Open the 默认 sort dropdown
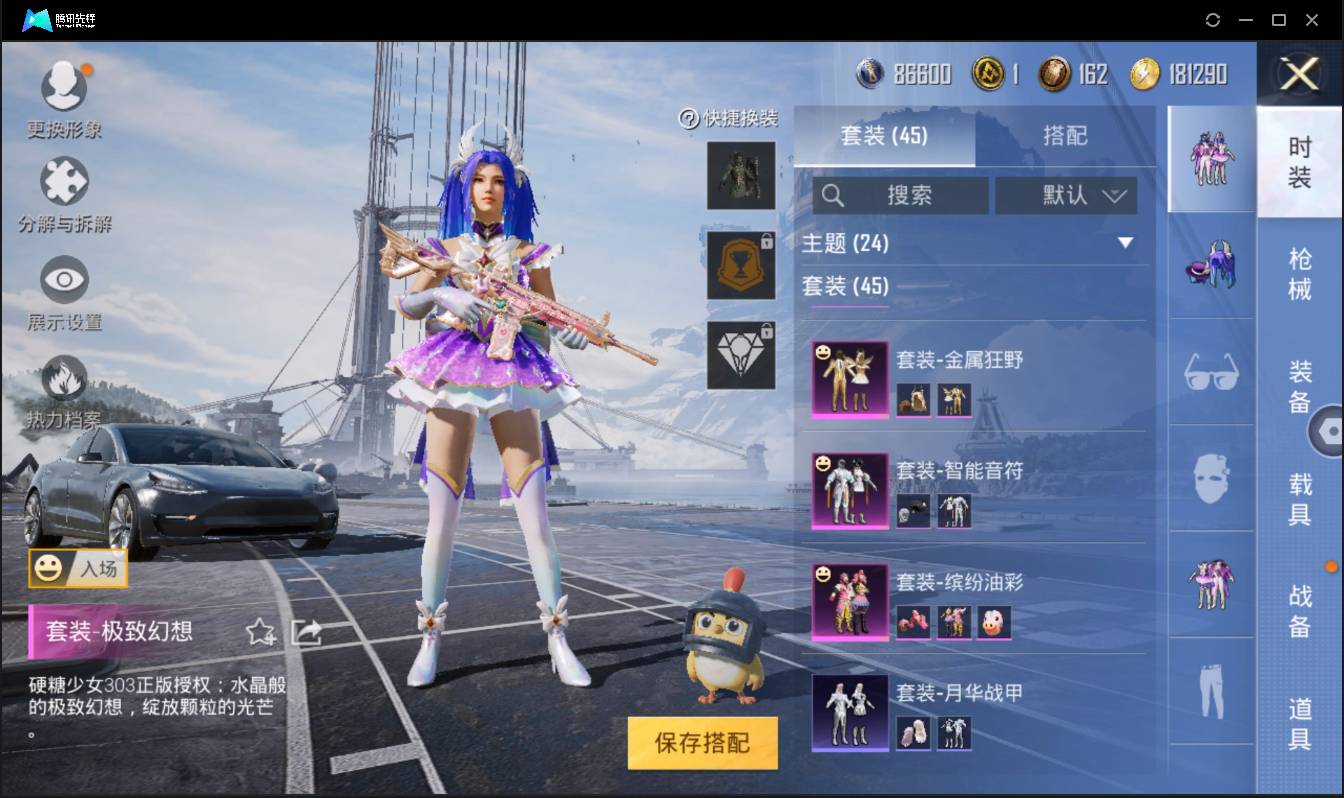 (x=1067, y=196)
